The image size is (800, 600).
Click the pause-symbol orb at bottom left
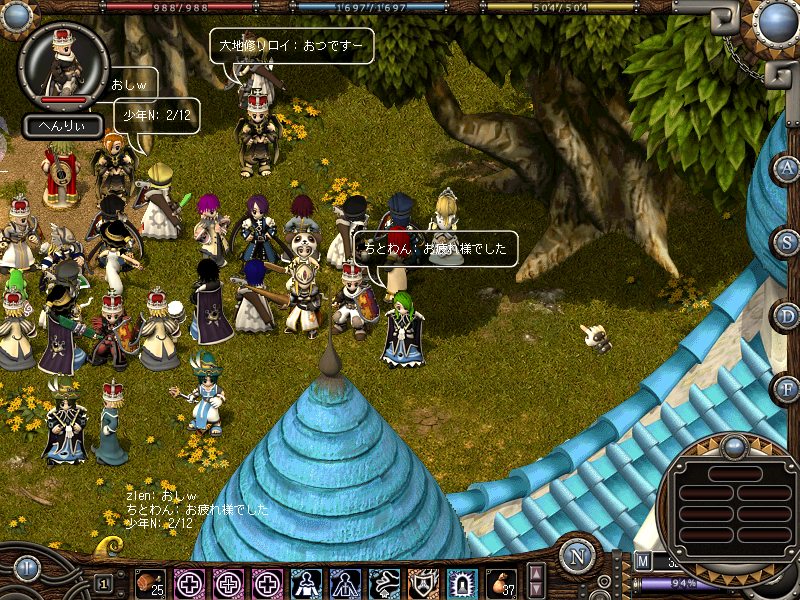pos(26,569)
